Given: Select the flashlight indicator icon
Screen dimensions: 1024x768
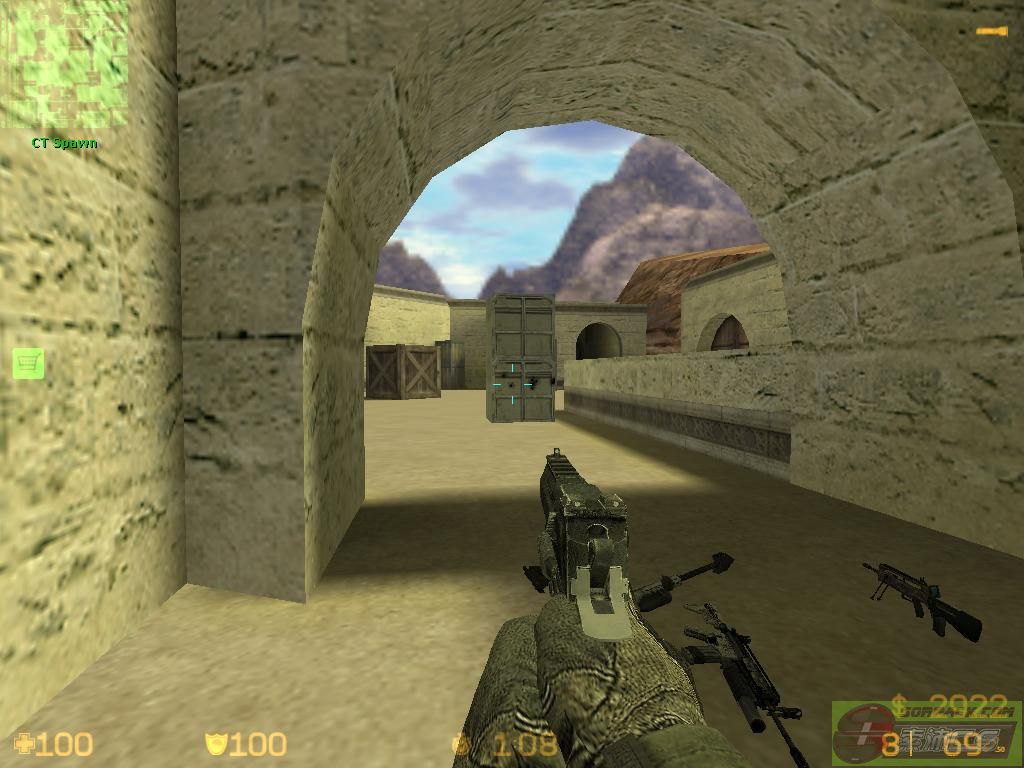Looking at the screenshot, I should [991, 32].
